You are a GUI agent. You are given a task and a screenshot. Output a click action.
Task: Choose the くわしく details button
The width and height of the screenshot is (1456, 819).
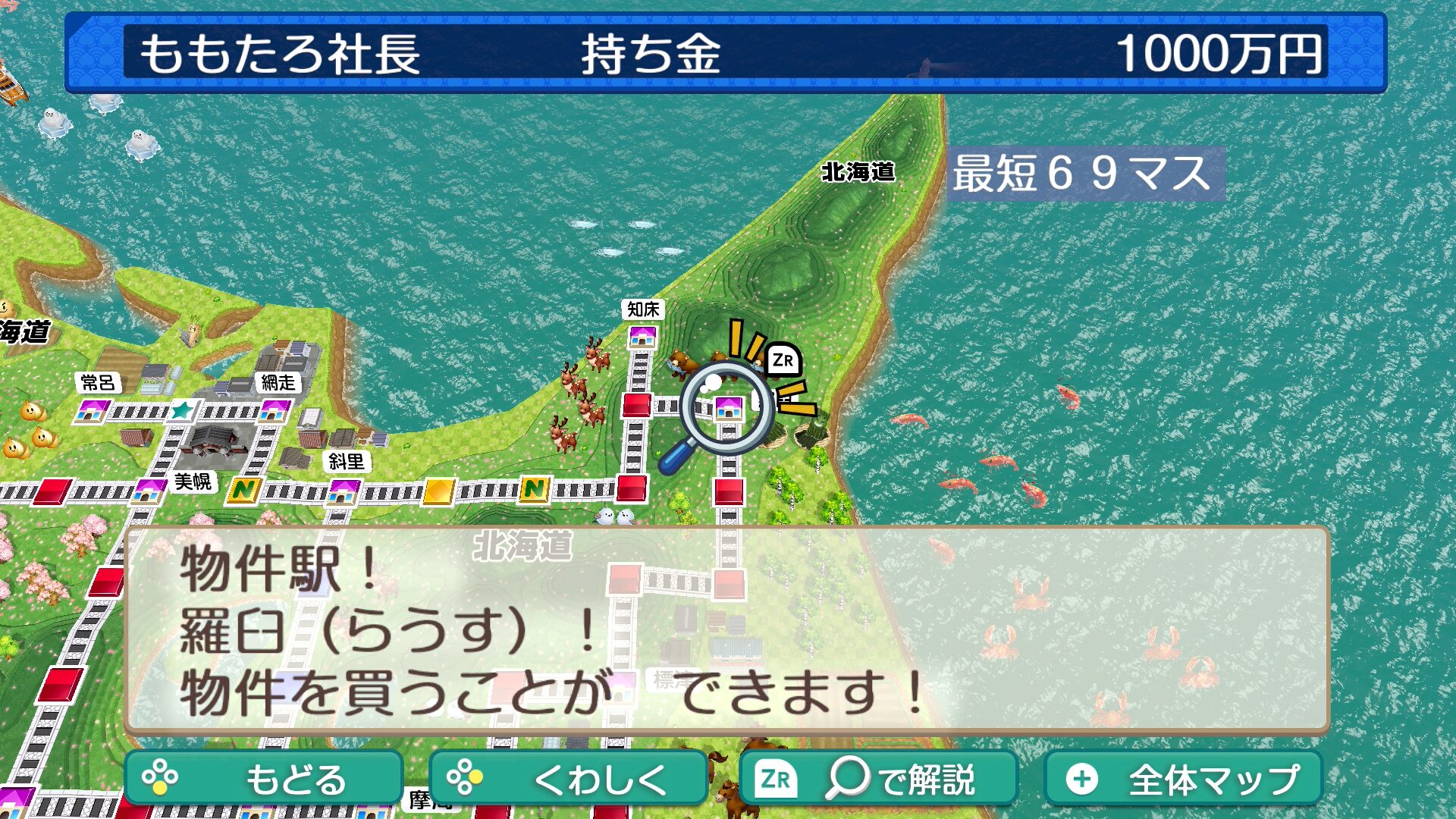click(568, 779)
